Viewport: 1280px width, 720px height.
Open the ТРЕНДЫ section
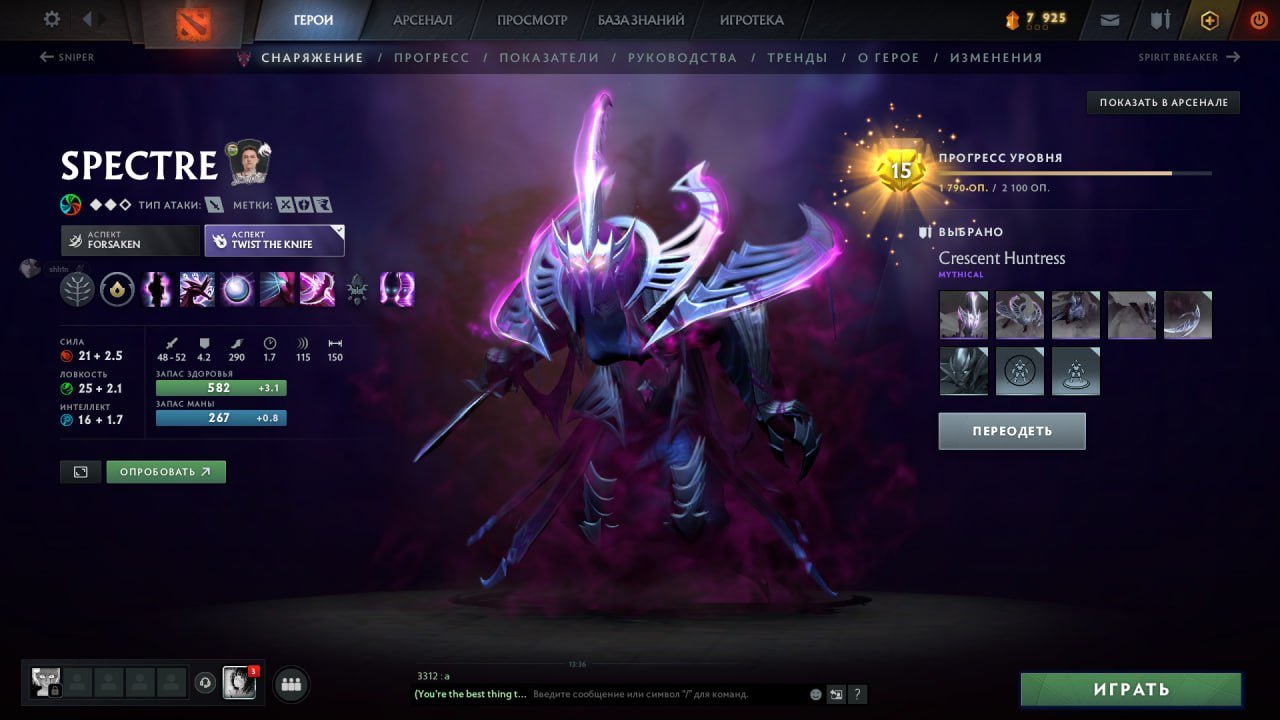797,57
